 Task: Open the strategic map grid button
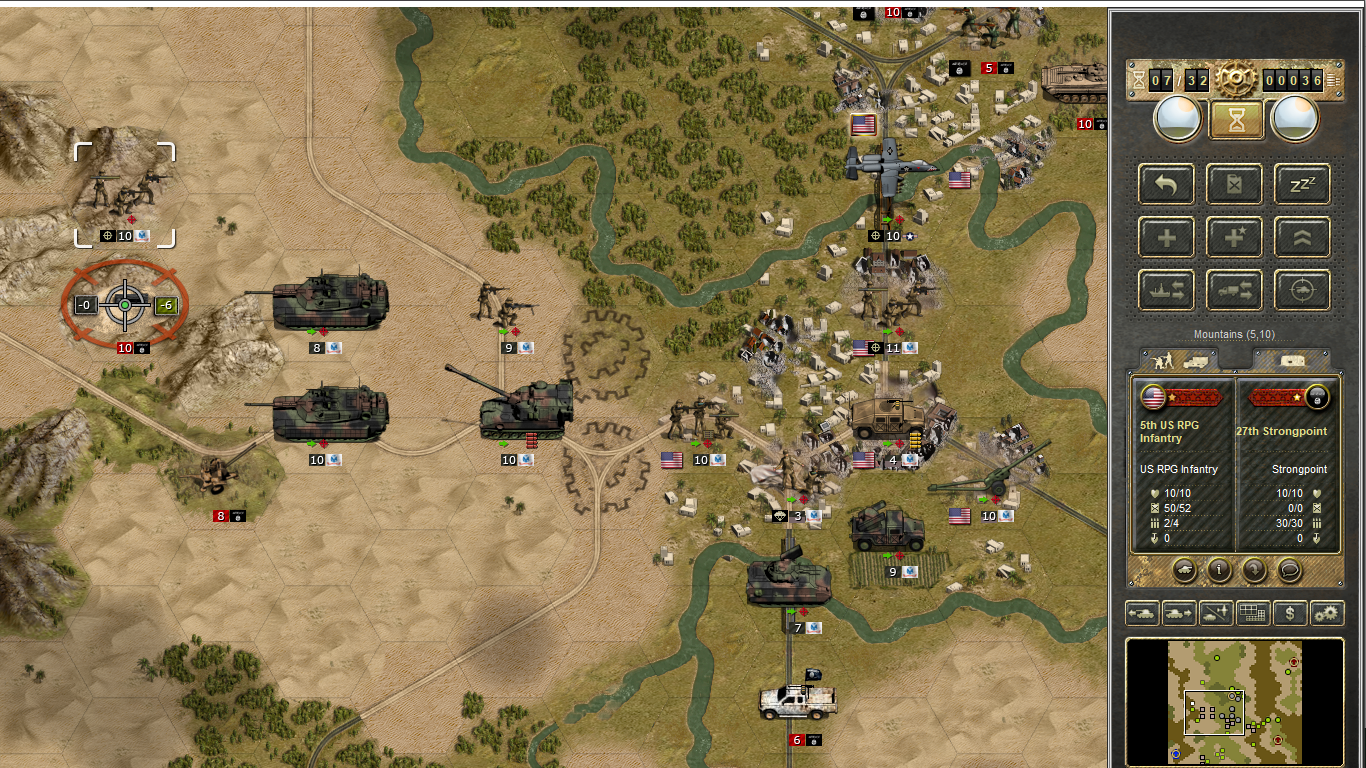[x=1252, y=613]
